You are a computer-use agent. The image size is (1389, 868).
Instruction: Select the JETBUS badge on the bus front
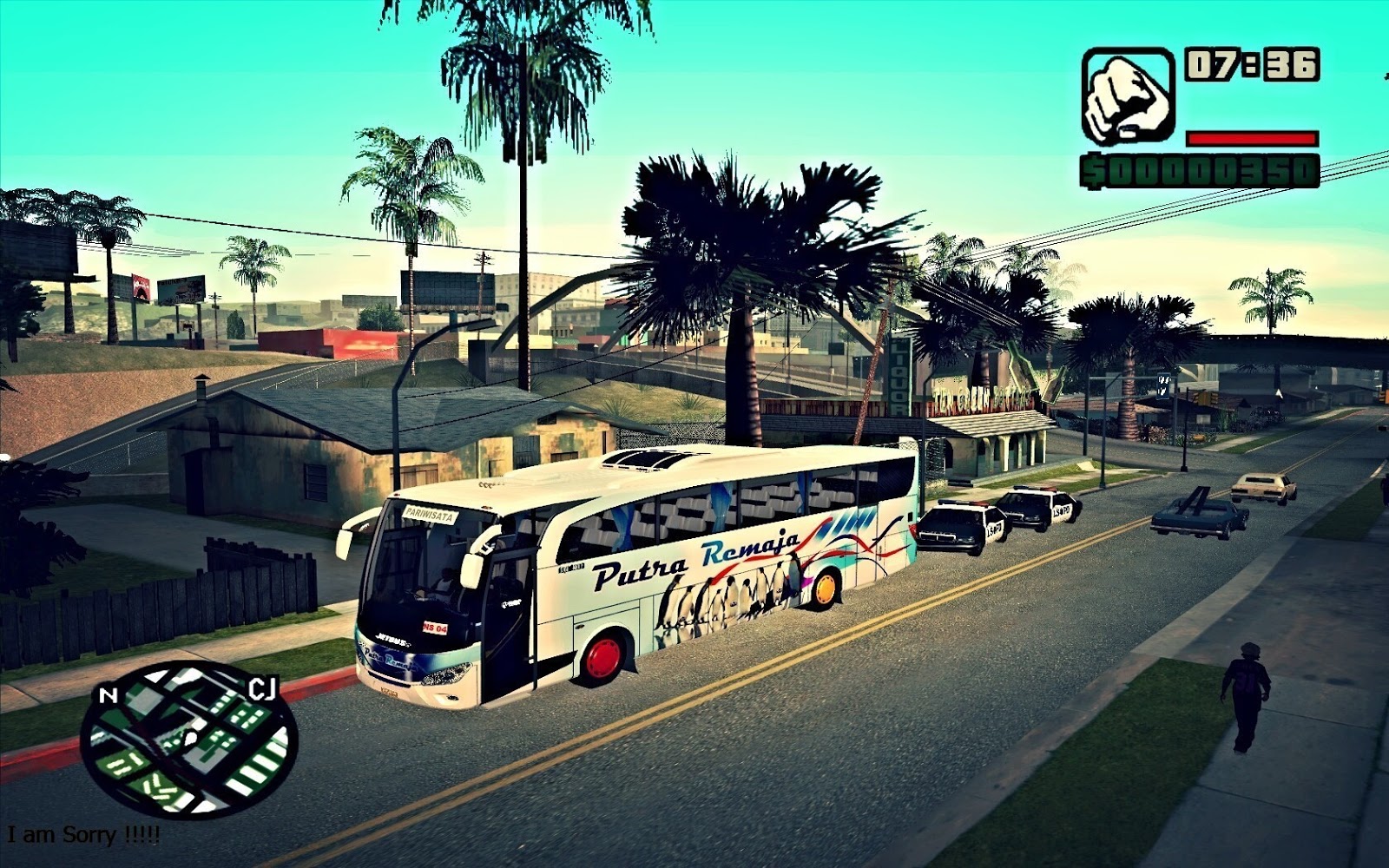coord(392,640)
